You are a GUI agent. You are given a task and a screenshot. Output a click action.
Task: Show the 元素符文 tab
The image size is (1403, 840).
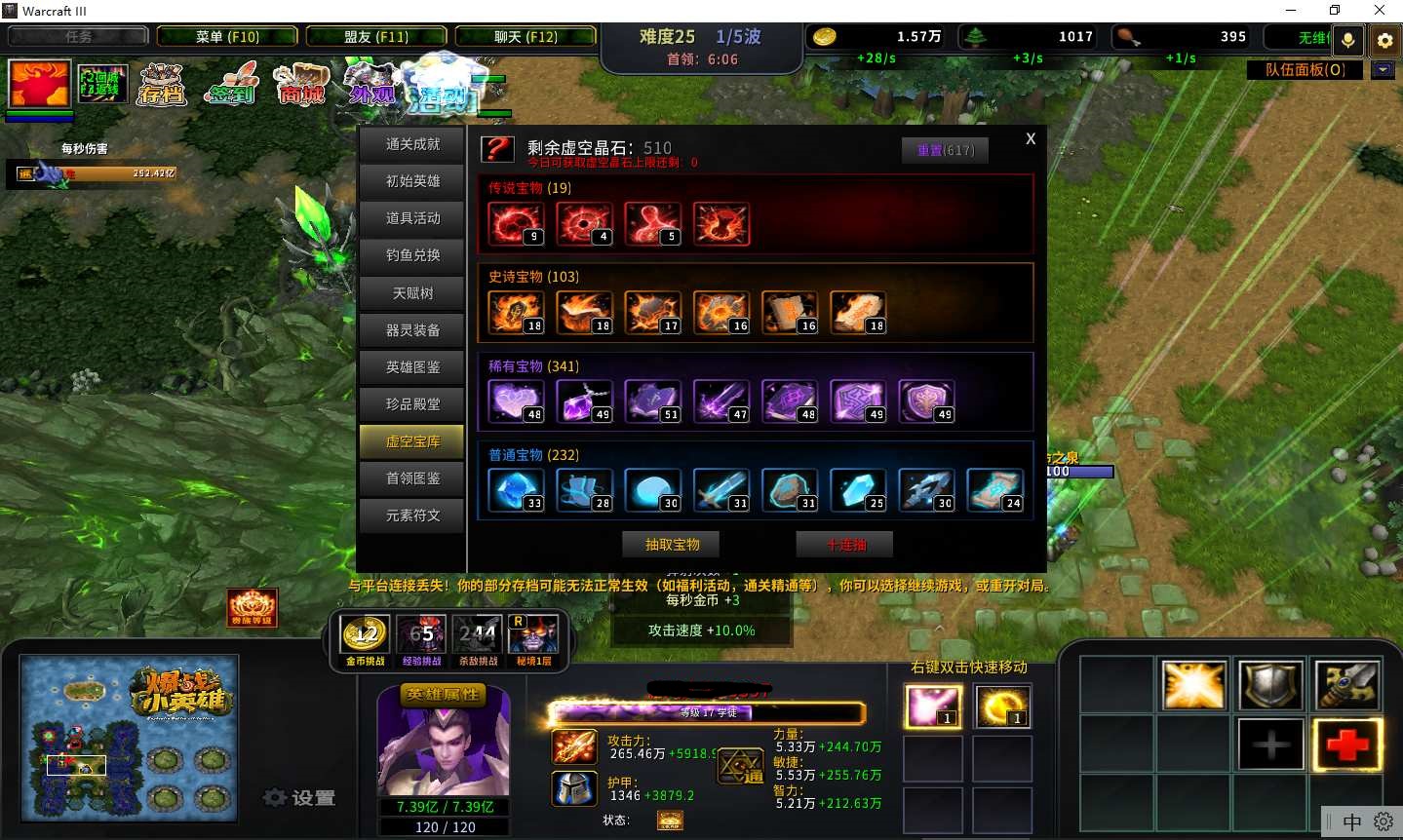[412, 515]
